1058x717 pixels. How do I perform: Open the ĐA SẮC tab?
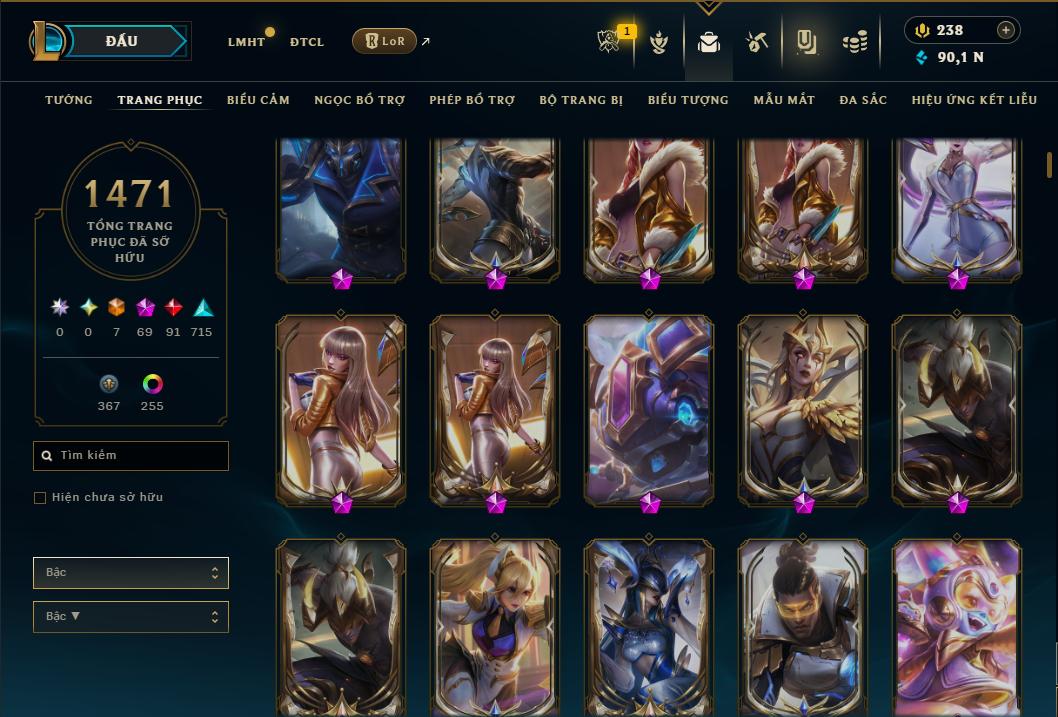click(863, 100)
